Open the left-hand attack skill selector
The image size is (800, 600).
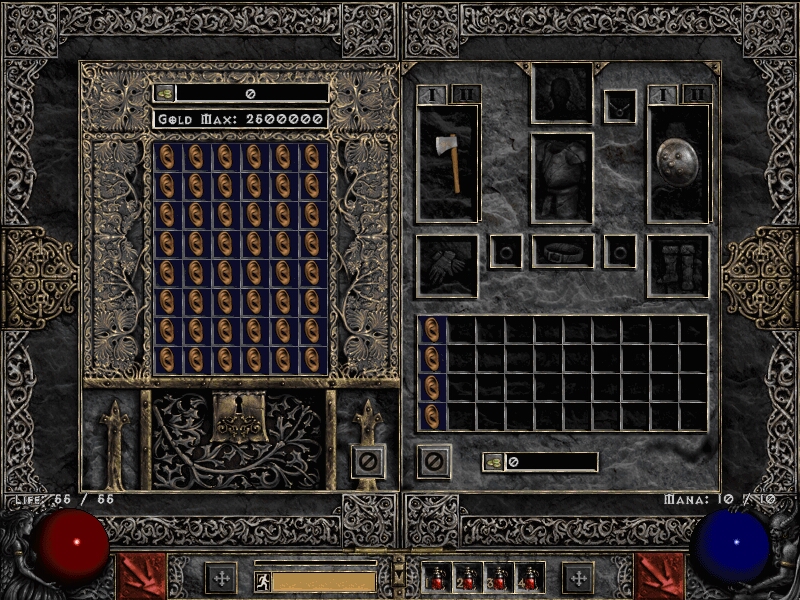pos(140,576)
